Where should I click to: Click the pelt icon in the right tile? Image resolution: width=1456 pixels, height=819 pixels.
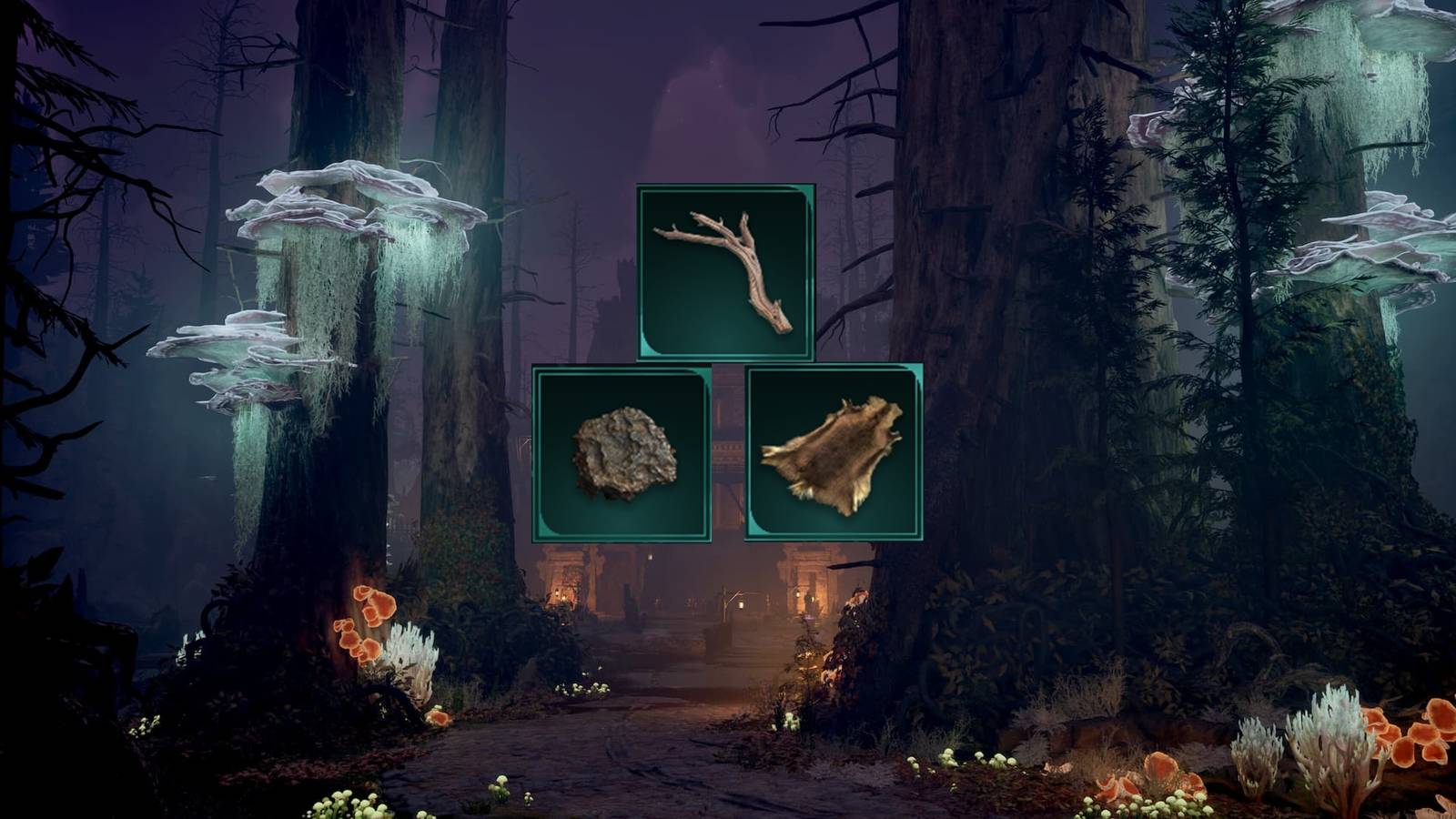pos(833,455)
